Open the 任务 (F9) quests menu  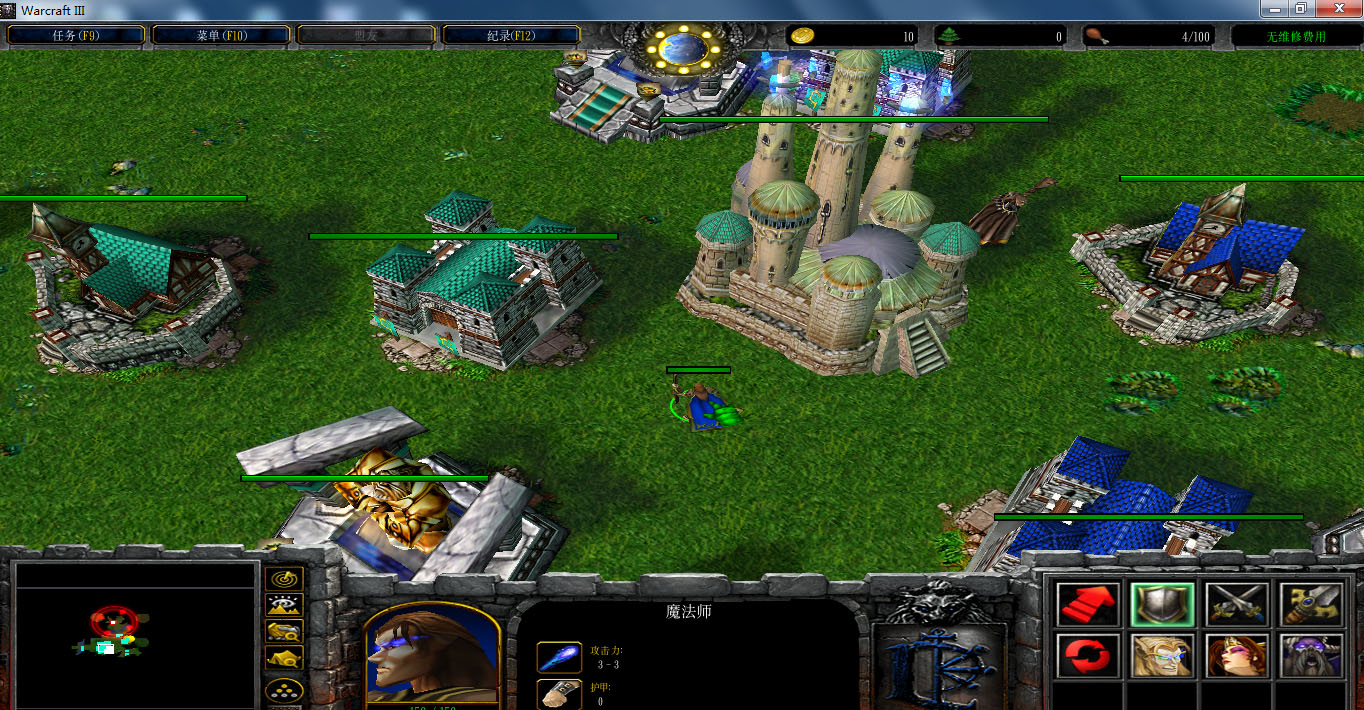click(76, 35)
